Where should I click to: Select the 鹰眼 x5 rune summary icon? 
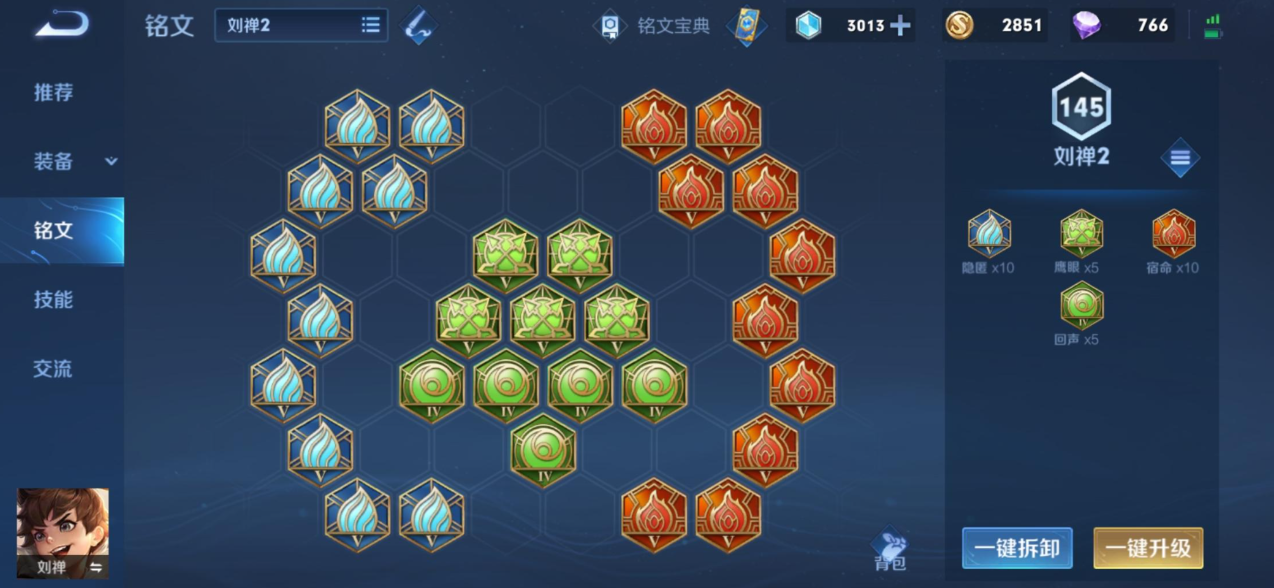(x=1081, y=234)
